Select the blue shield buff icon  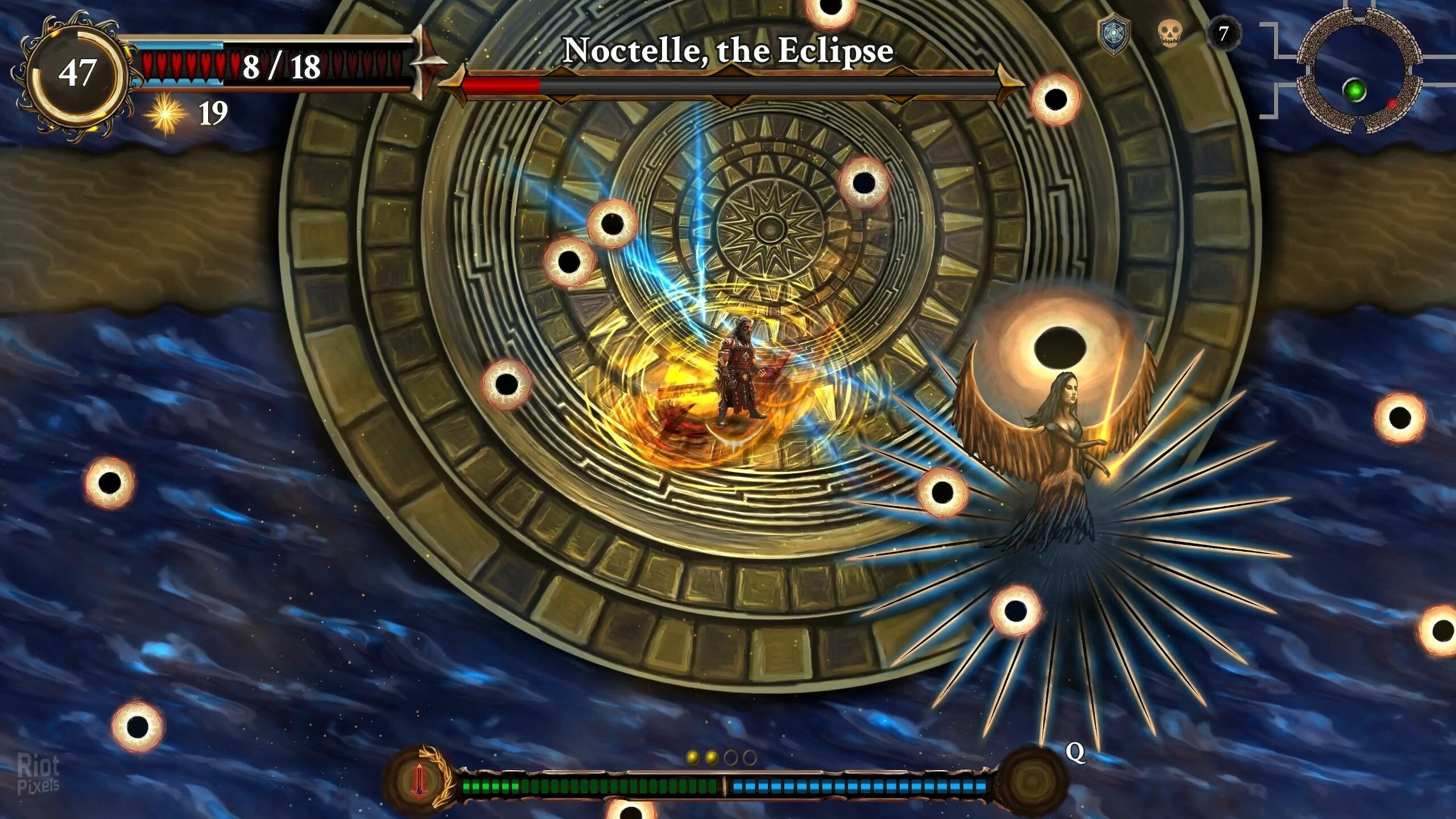(1112, 35)
